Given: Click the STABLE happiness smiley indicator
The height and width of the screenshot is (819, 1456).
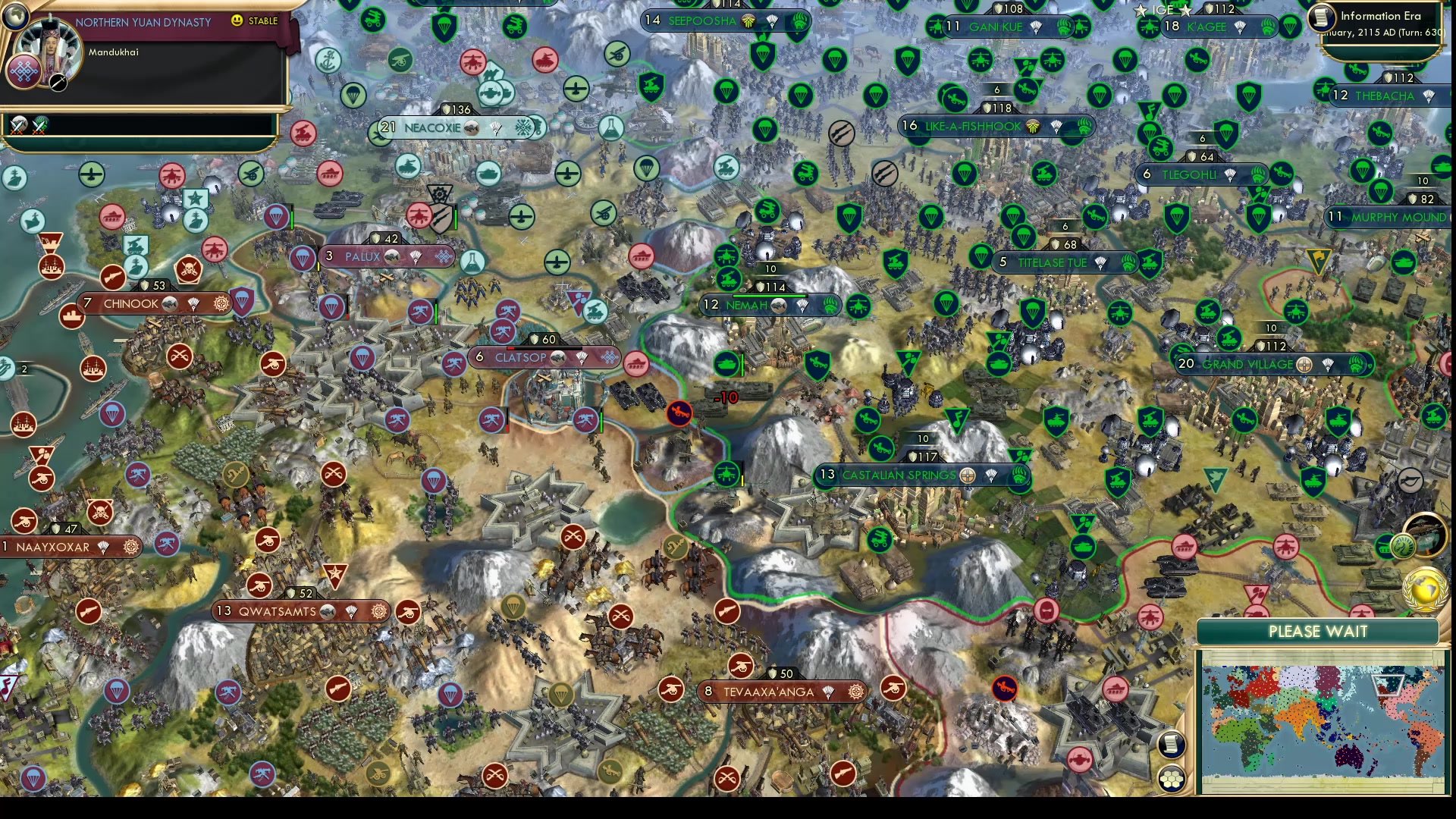Looking at the screenshot, I should (x=237, y=21).
